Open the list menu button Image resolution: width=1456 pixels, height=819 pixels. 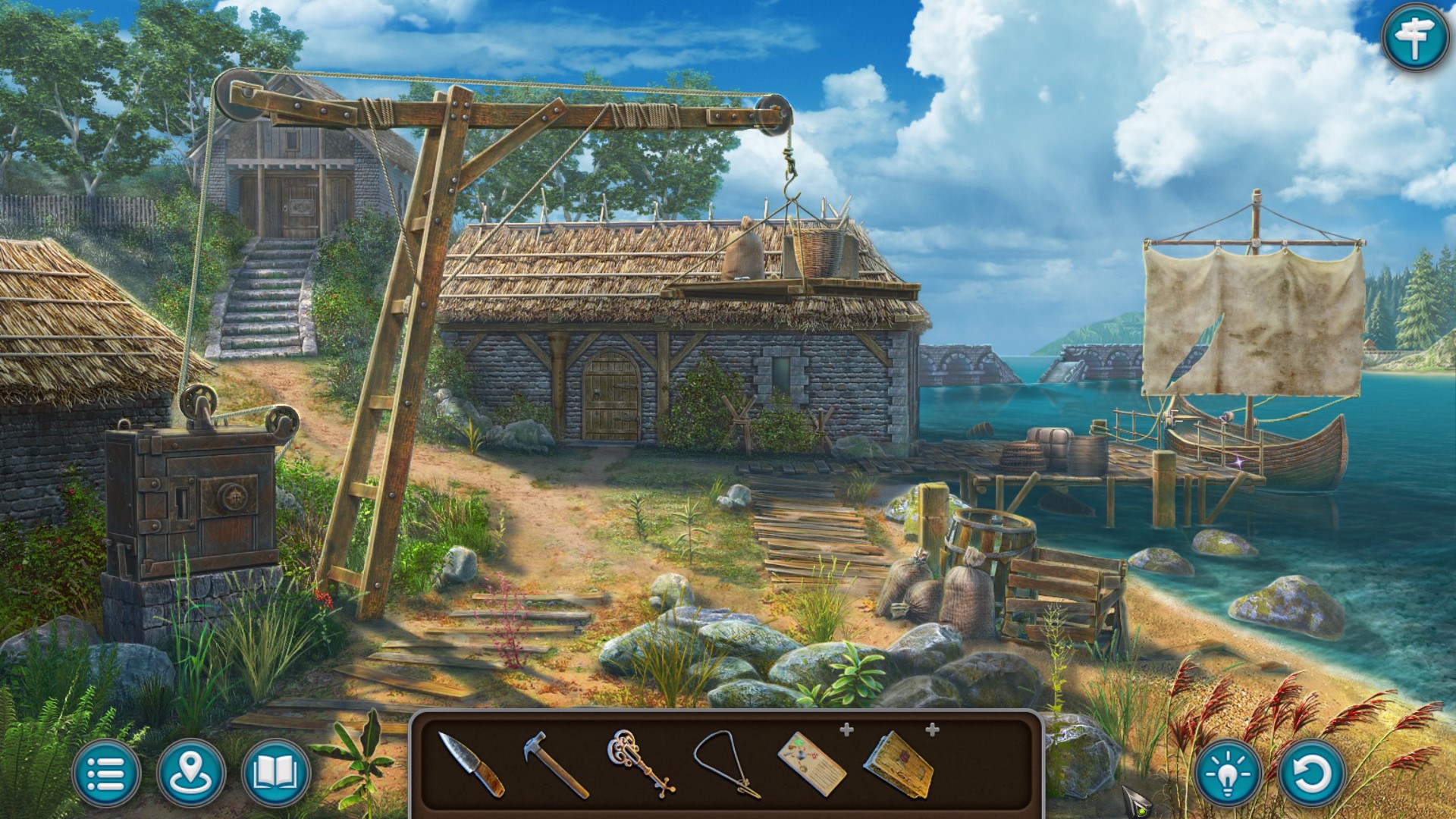(106, 773)
